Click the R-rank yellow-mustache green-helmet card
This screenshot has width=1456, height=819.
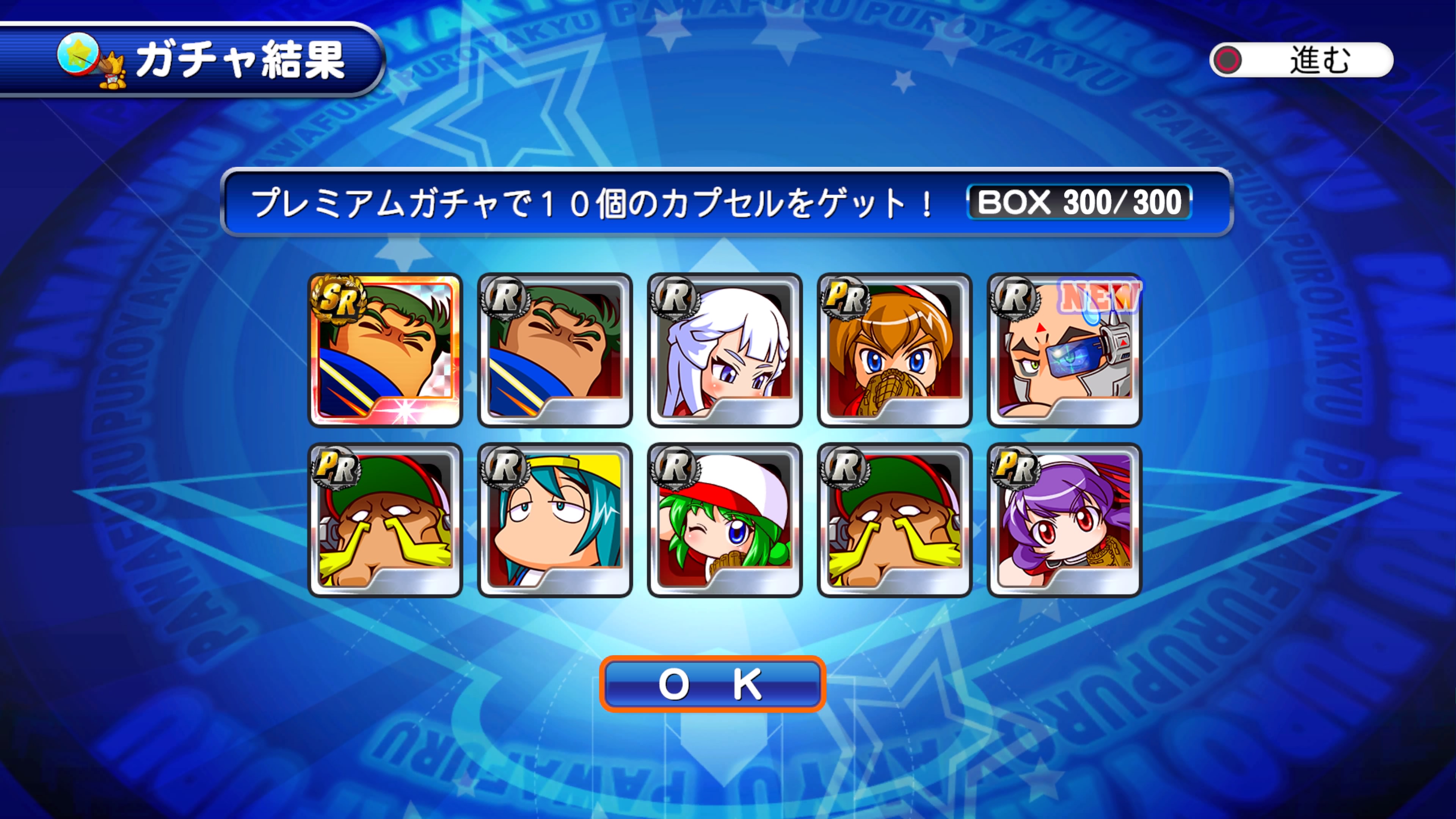[x=894, y=520]
